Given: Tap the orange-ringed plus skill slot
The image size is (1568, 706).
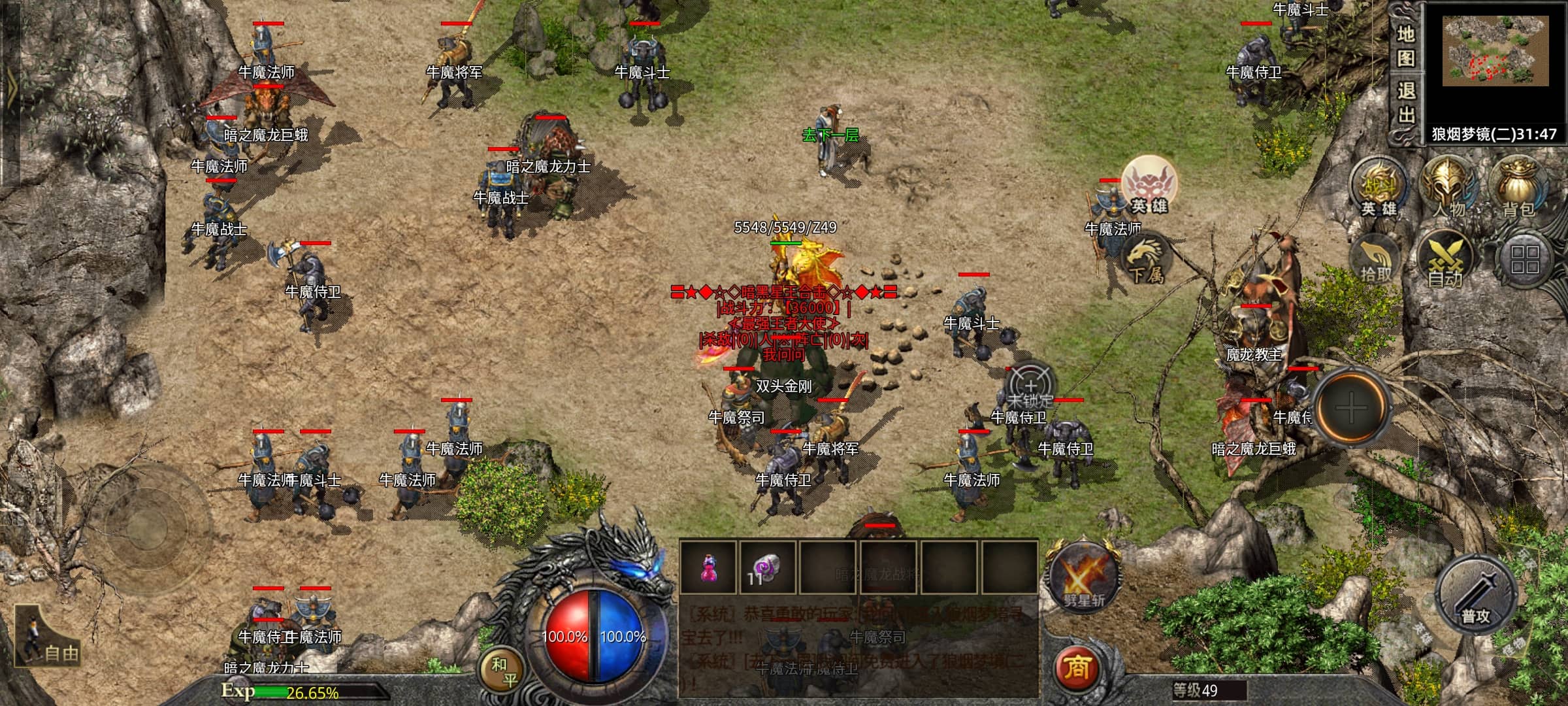Looking at the screenshot, I should click(x=1350, y=409).
